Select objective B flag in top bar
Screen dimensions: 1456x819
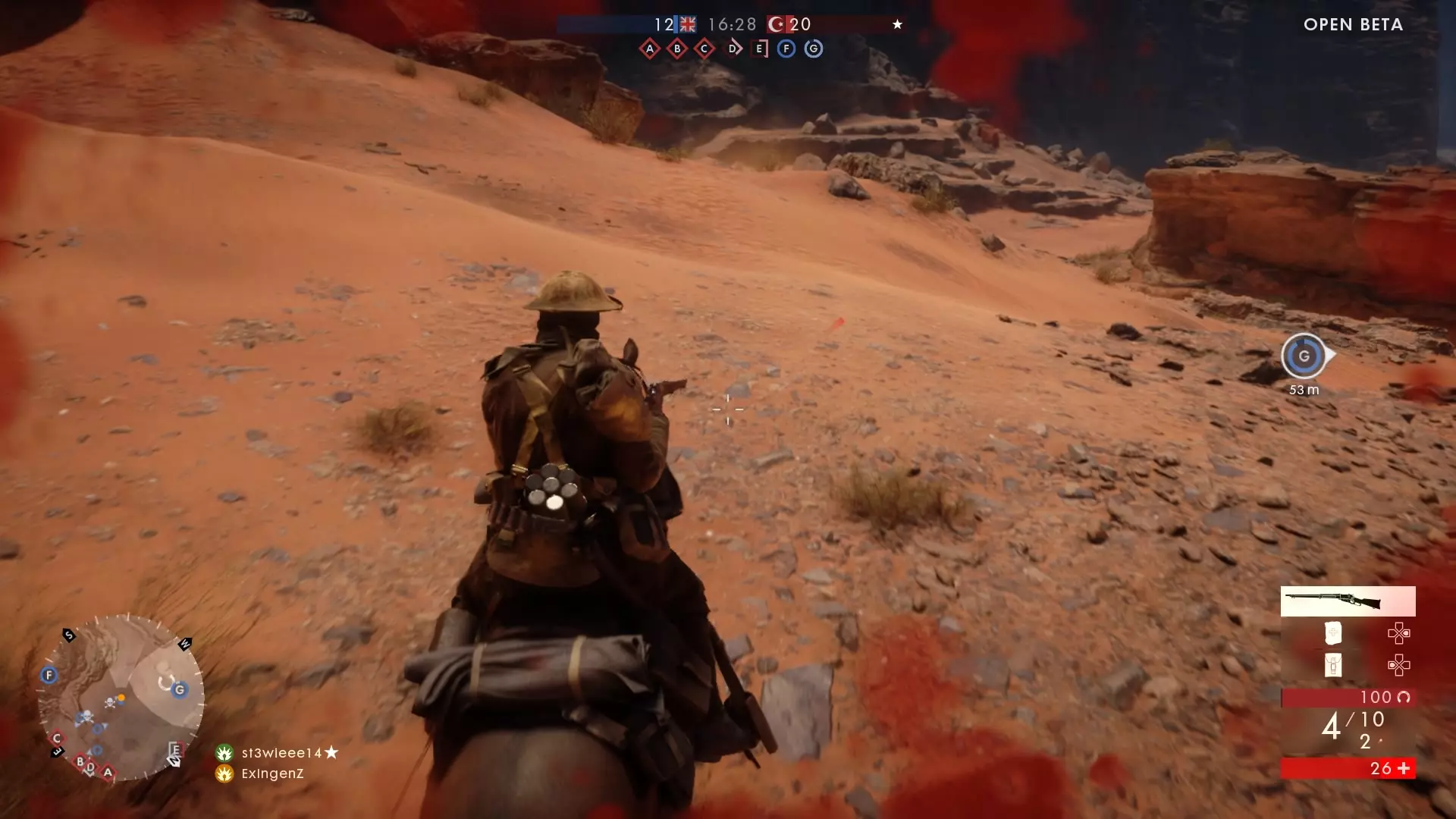click(677, 49)
